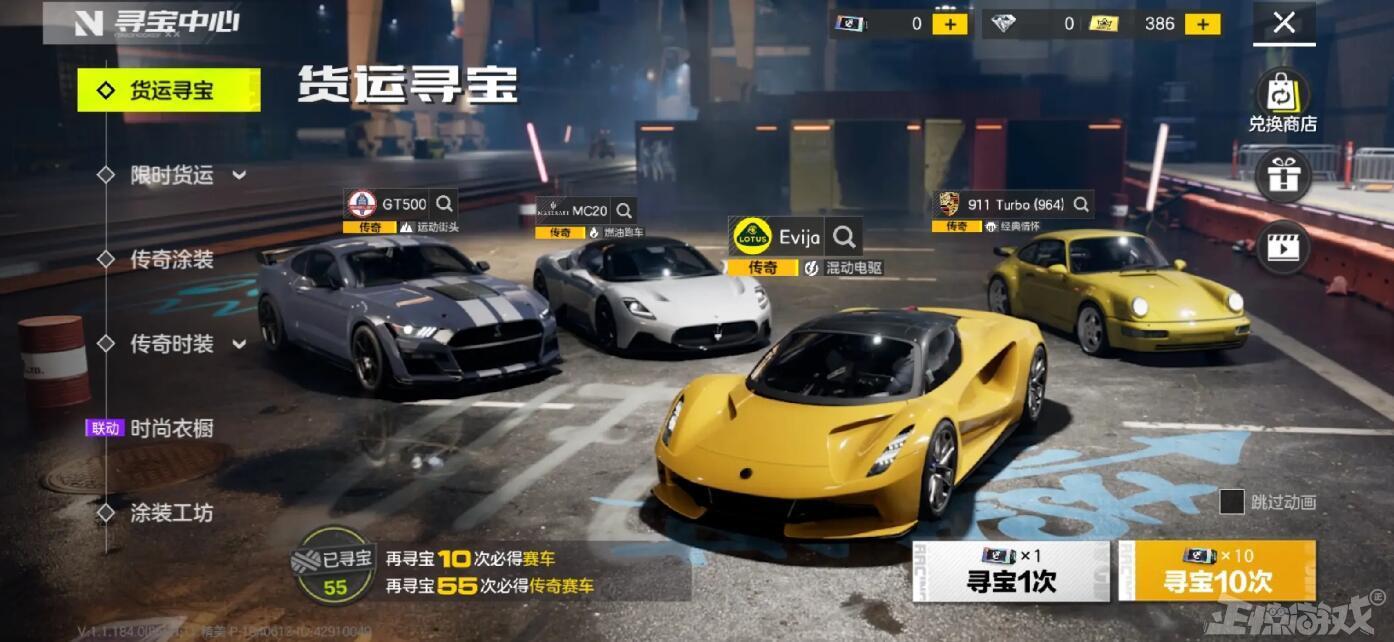Add gold currency with the plus button
The width and height of the screenshot is (1394, 642).
pyautogui.click(x=1203, y=24)
